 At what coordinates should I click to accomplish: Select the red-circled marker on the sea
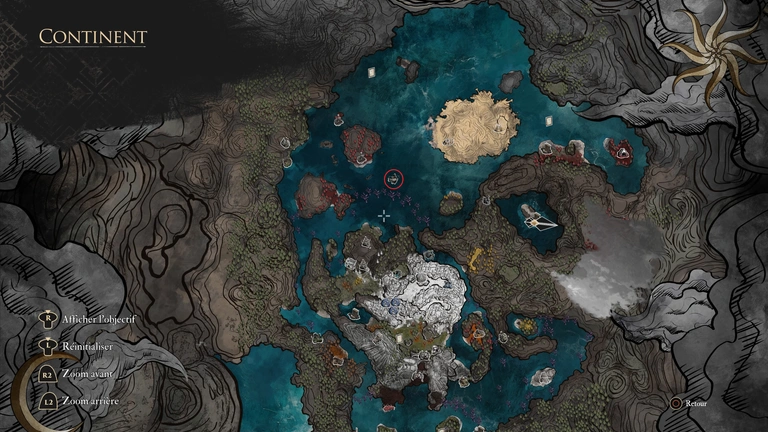395,179
